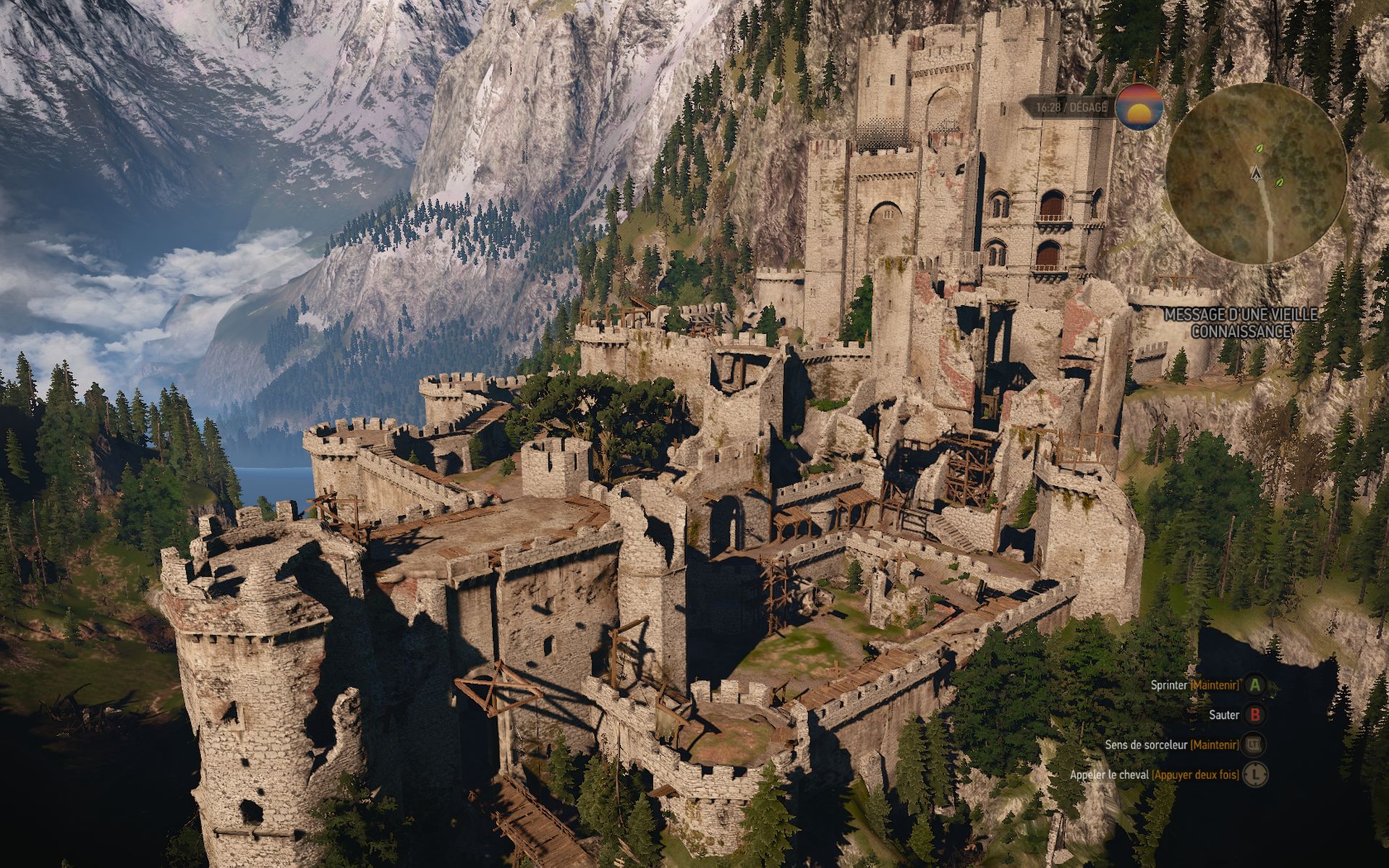Click the DÉGAGÉ weather status text
1389x868 pixels.
1088,107
